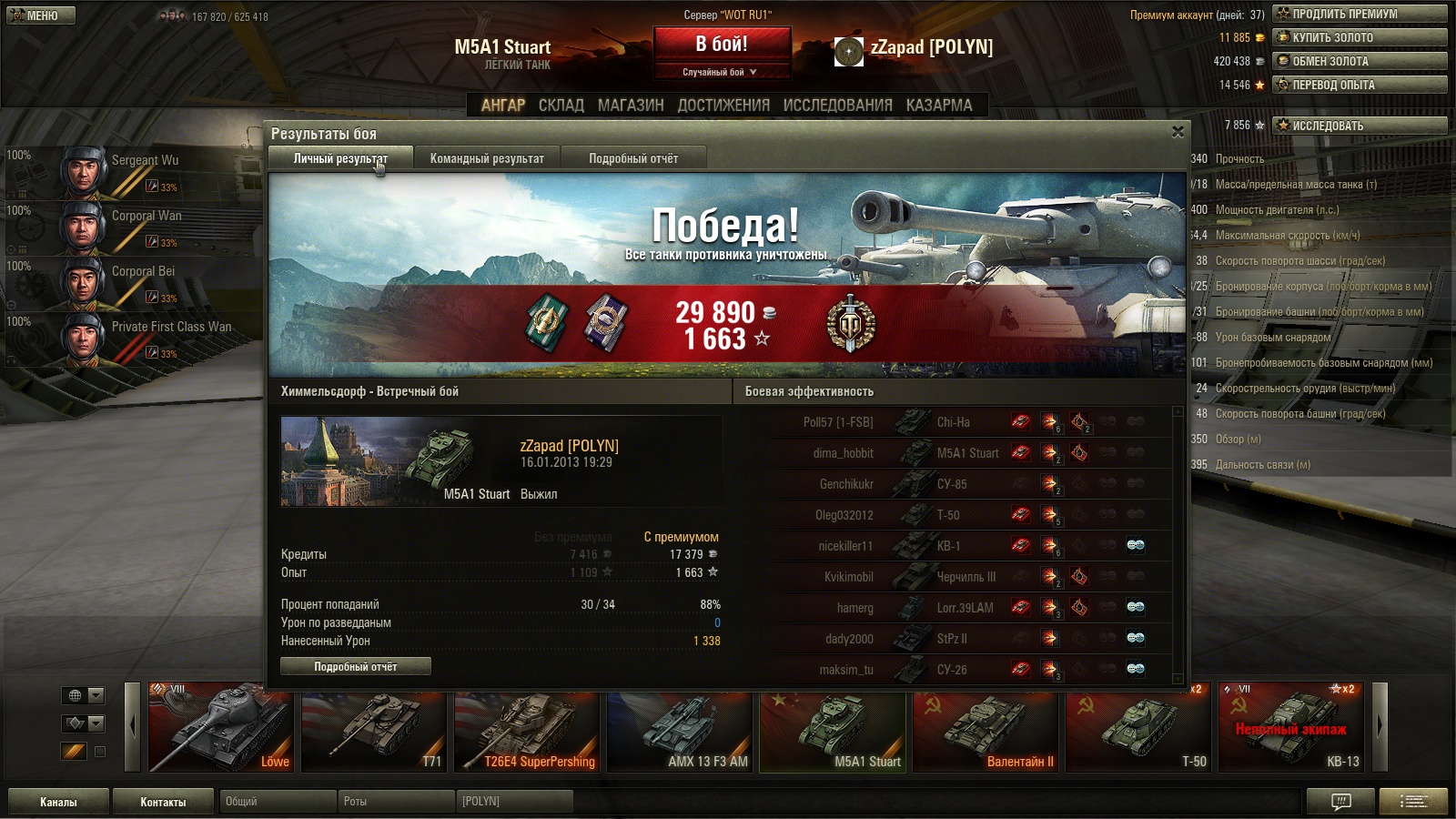
Task: Select the Личный результат tab
Action: [340, 158]
